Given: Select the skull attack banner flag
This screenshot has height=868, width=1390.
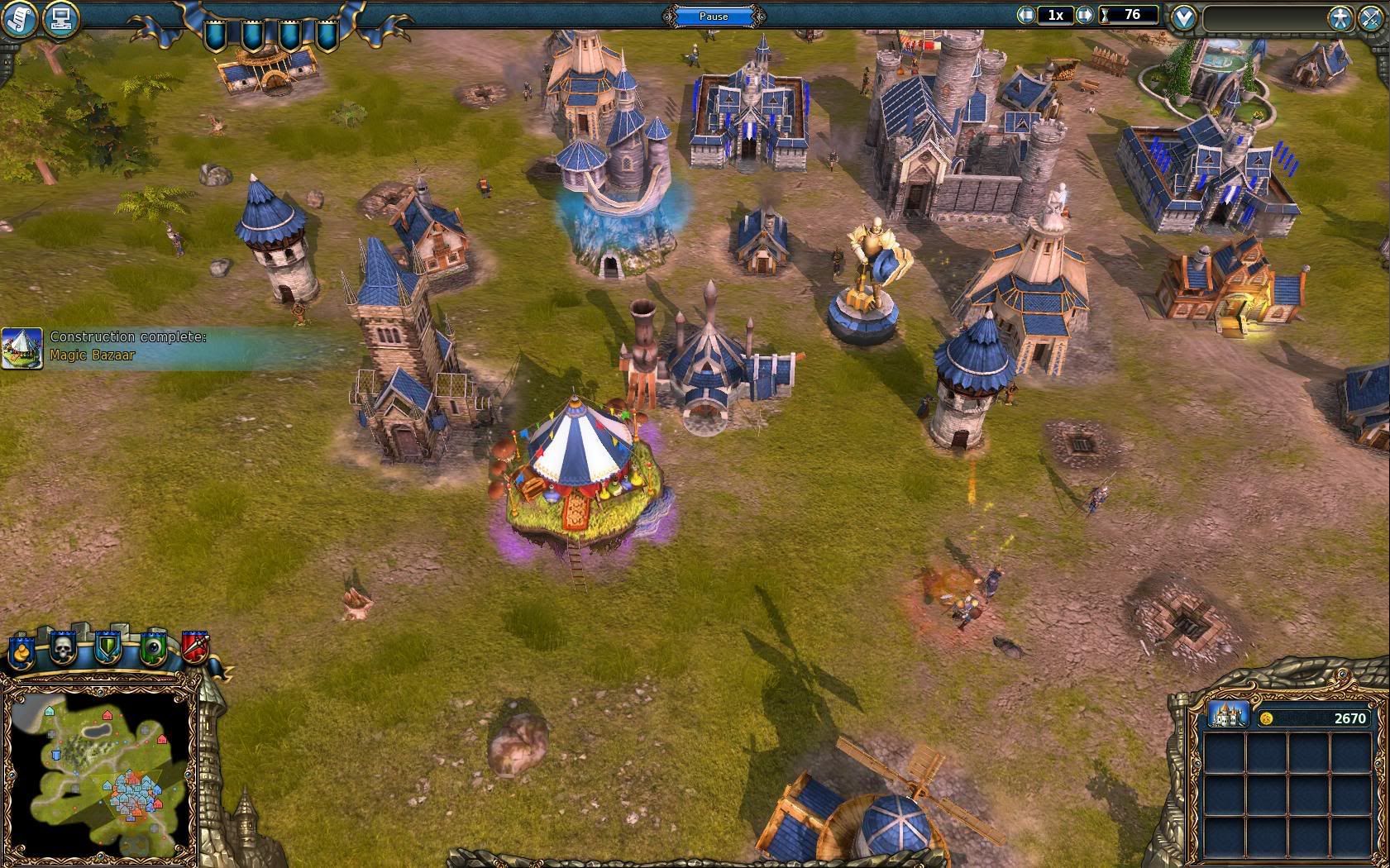Looking at the screenshot, I should [63, 648].
